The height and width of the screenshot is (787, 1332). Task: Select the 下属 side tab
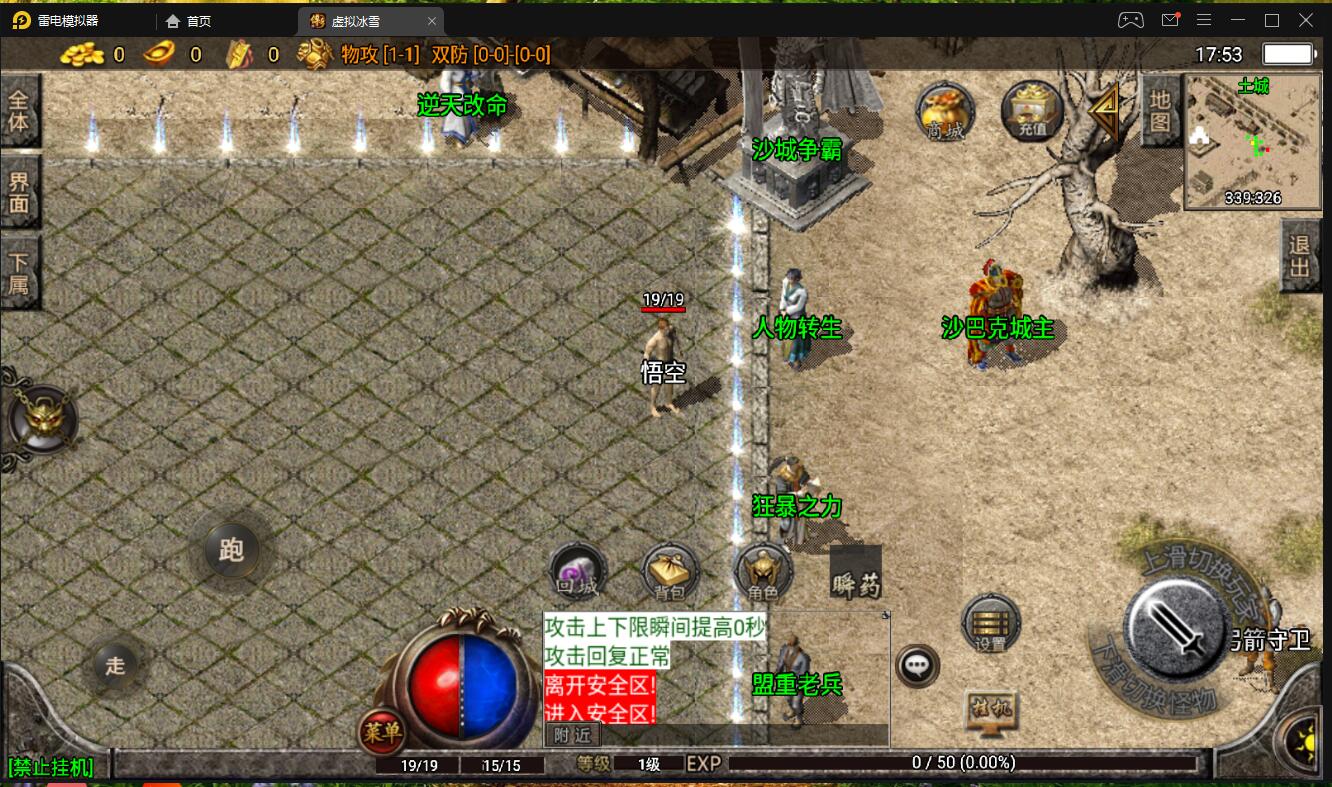pyautogui.click(x=19, y=273)
